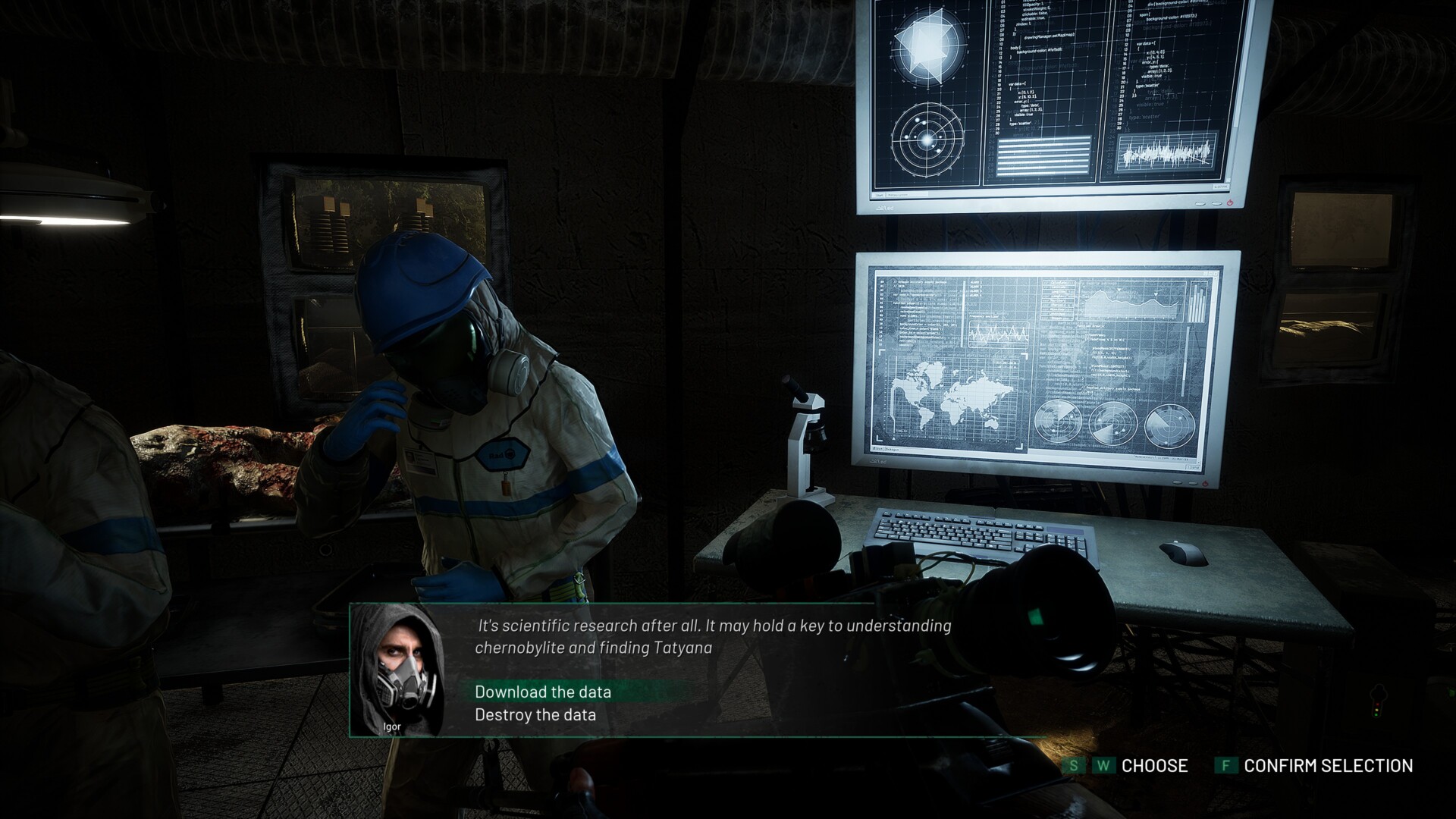The image size is (1456, 819).
Task: Choose the "Download the data" dialogue option
Action: pos(543,692)
